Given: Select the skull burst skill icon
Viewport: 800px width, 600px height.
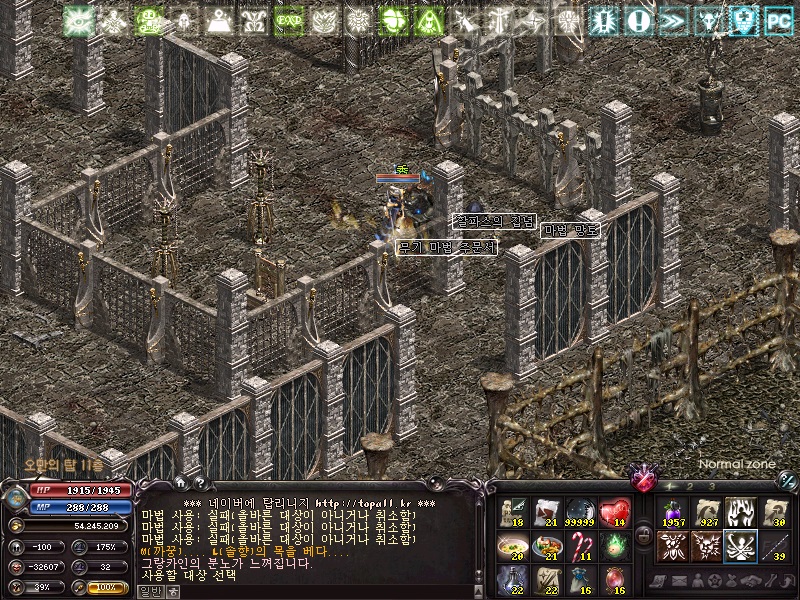Looking at the screenshot, I should coord(705,546).
